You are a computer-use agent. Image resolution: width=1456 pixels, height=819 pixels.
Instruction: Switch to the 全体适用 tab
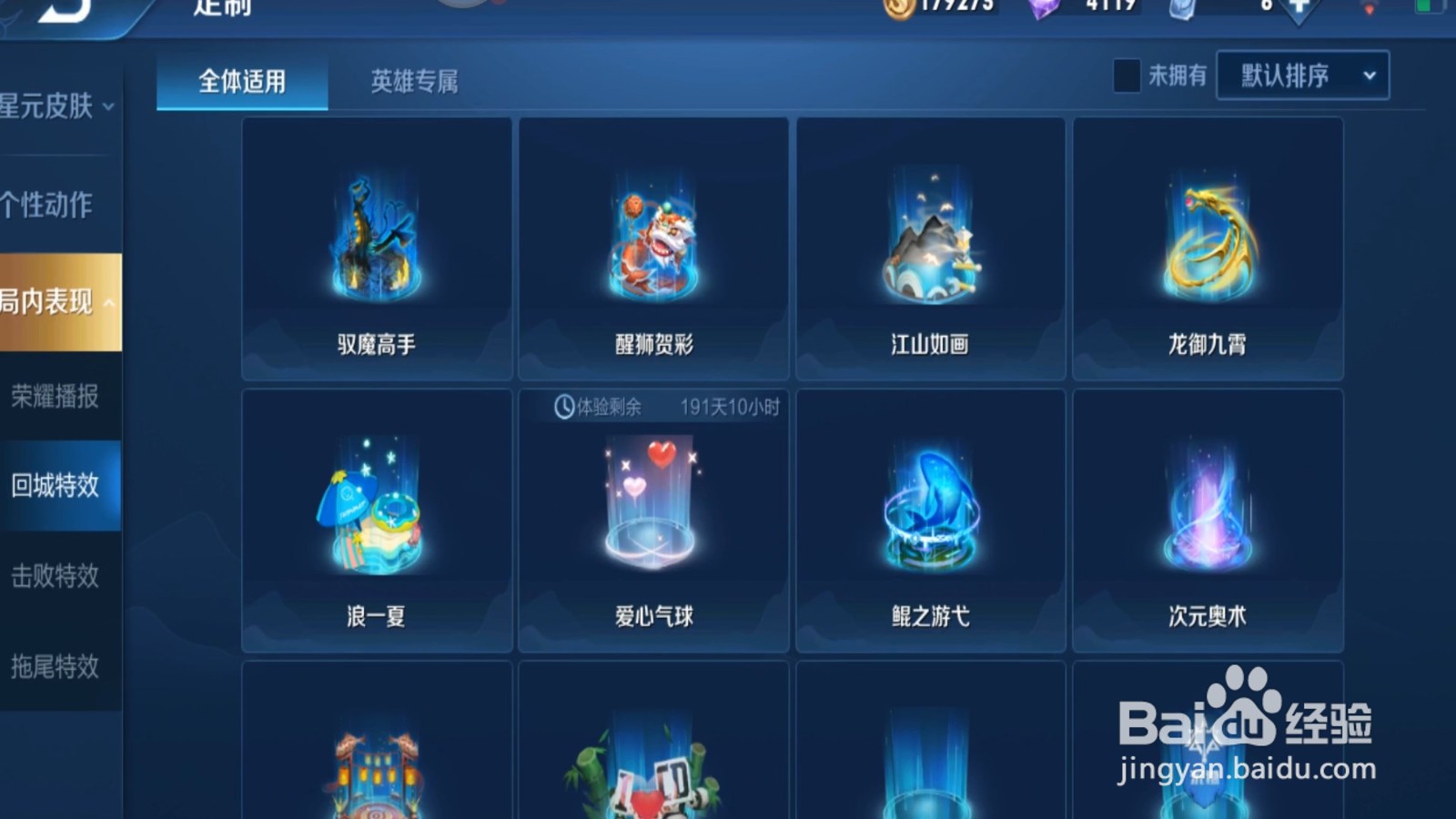click(240, 82)
